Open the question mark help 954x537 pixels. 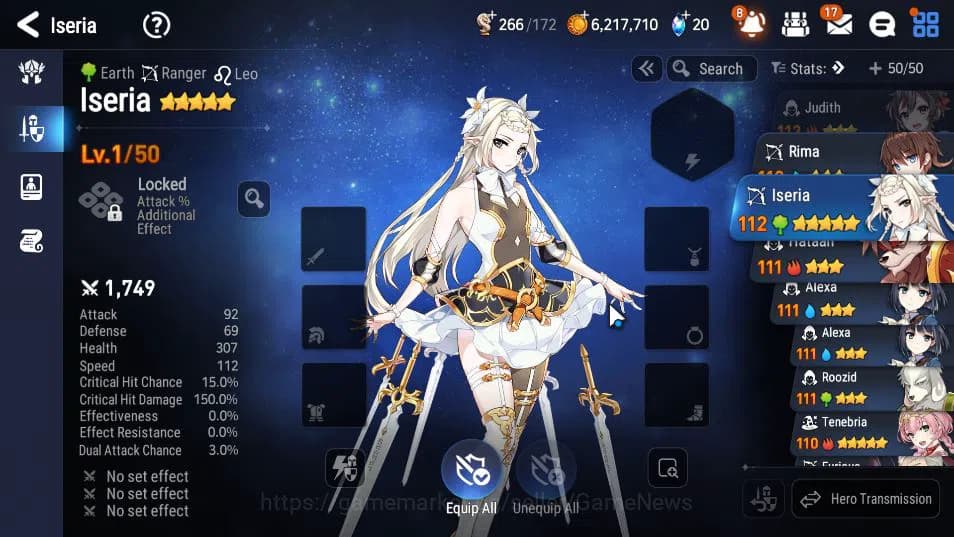pos(156,25)
